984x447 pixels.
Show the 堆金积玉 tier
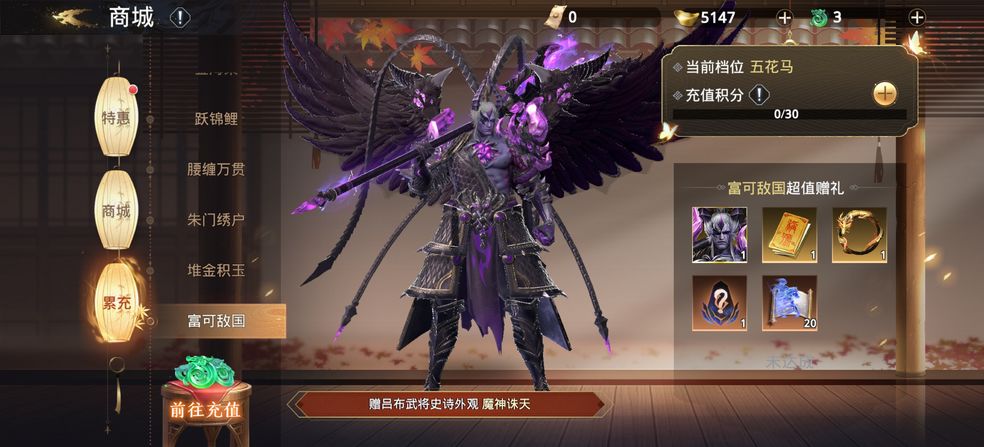point(216,270)
